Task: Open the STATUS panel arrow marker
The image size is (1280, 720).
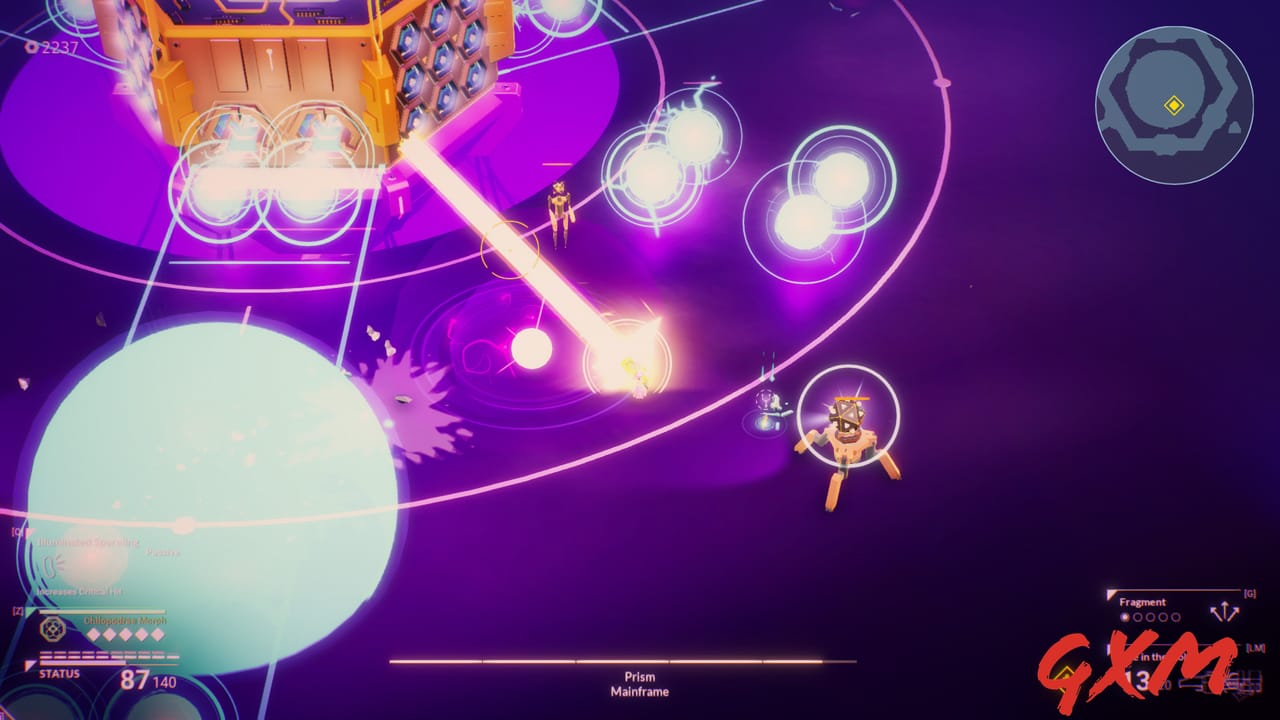Action: (29, 664)
